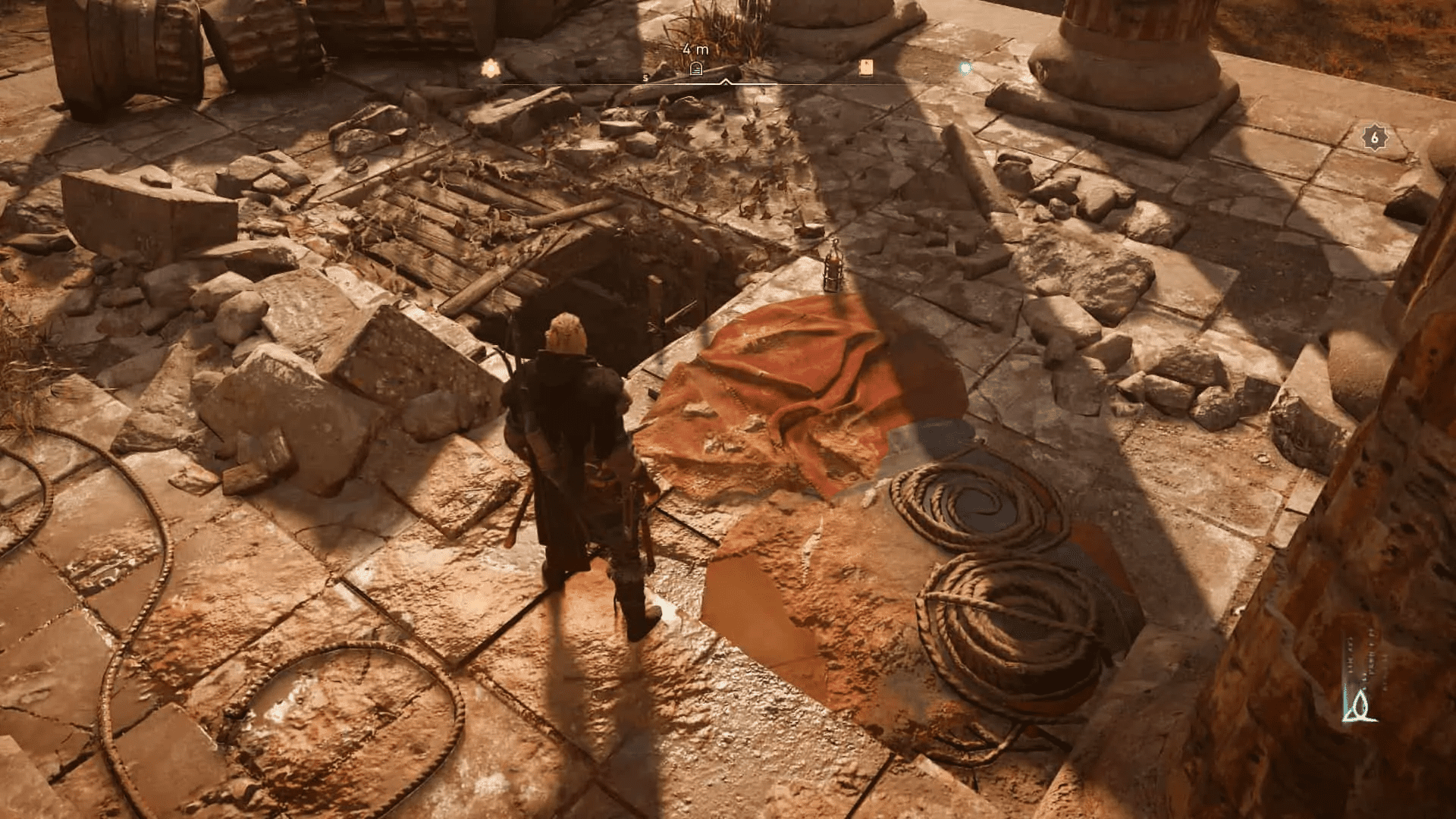Click the white arrow notch under the compass
1456x819 pixels.
coord(726,82)
